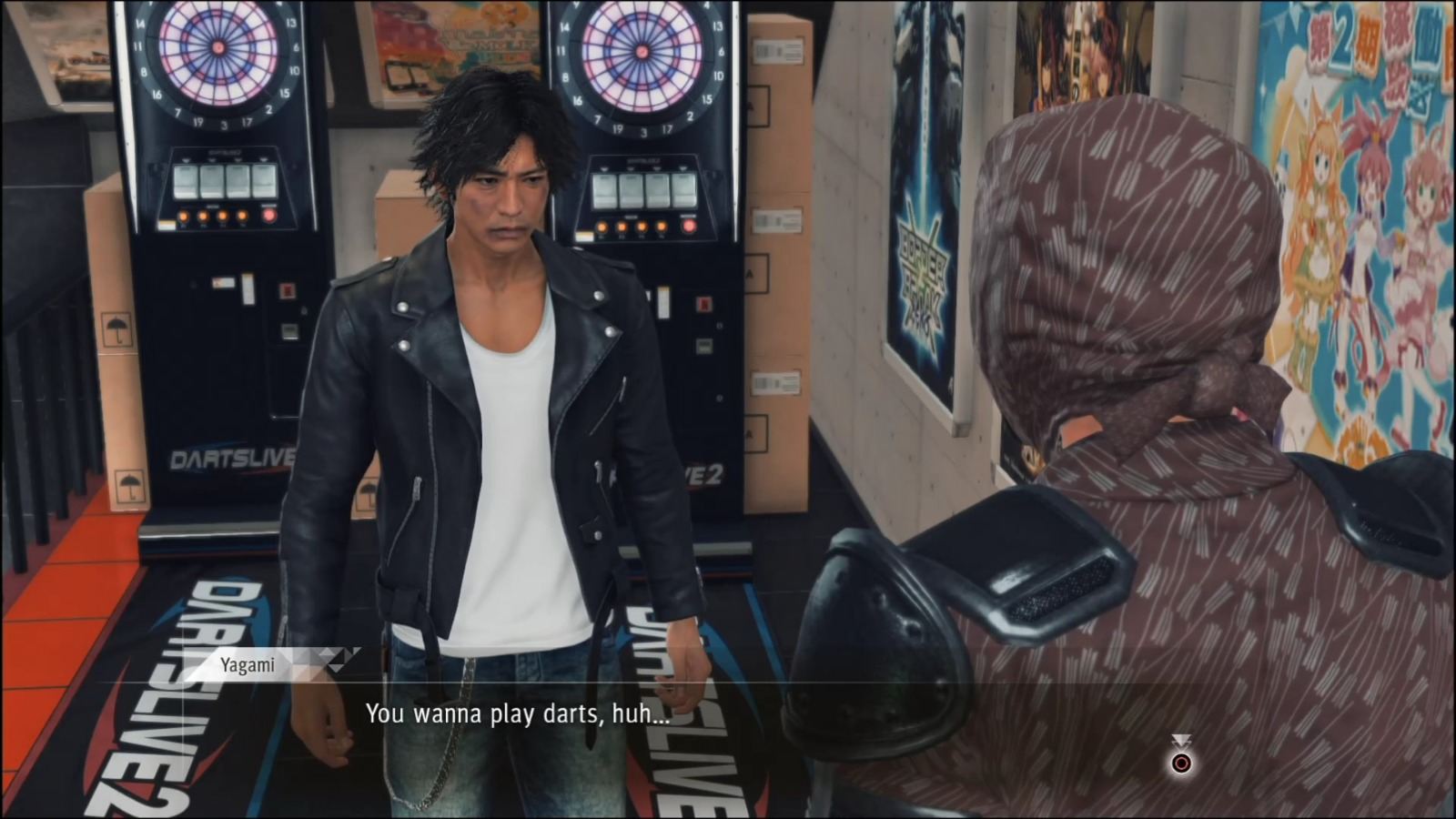Viewport: 1456px width, 819px height.
Task: Click the dialogue line You wanna play darts, huh...
Action: 517,715
